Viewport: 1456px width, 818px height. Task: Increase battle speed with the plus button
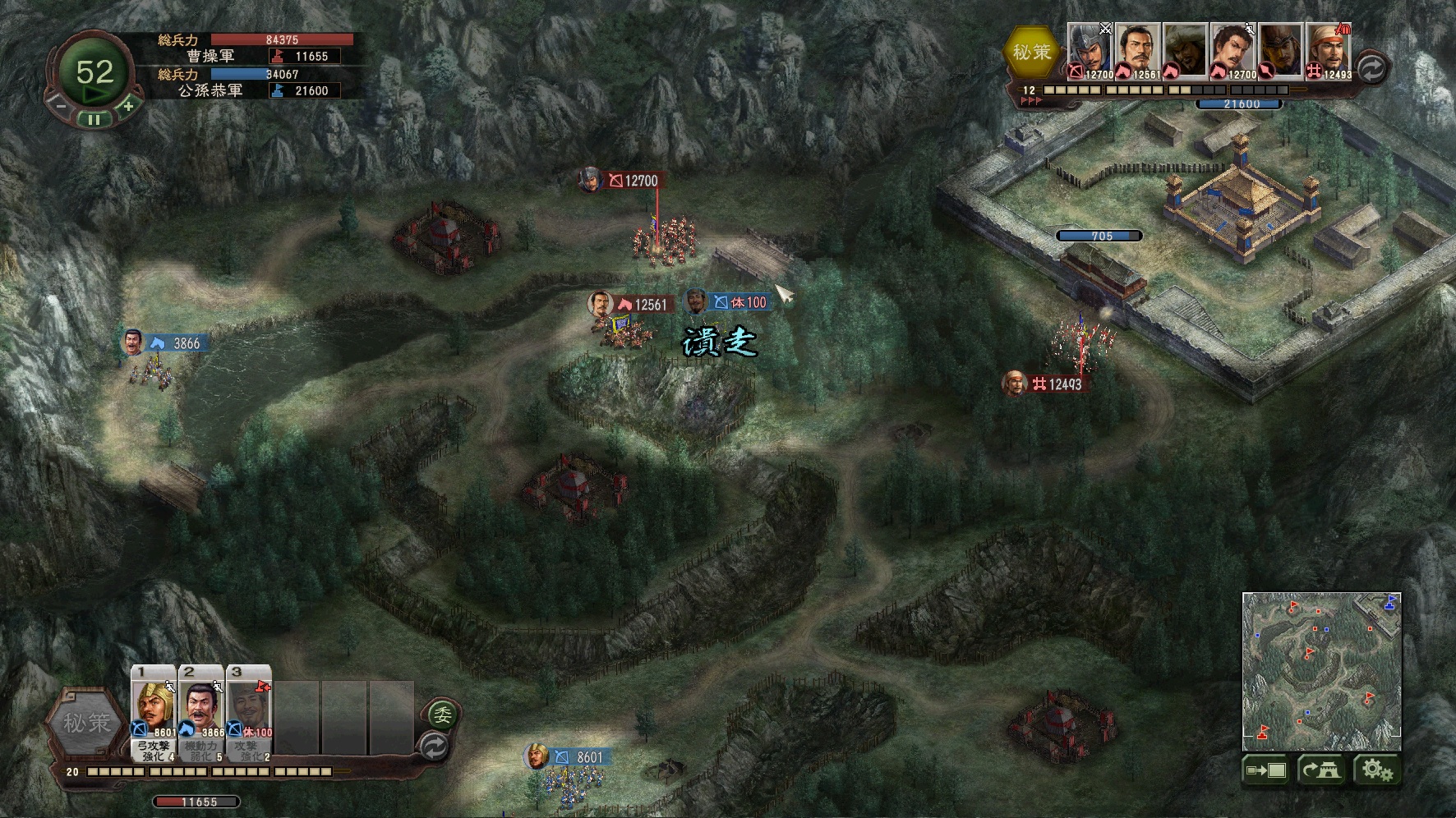pos(128,105)
